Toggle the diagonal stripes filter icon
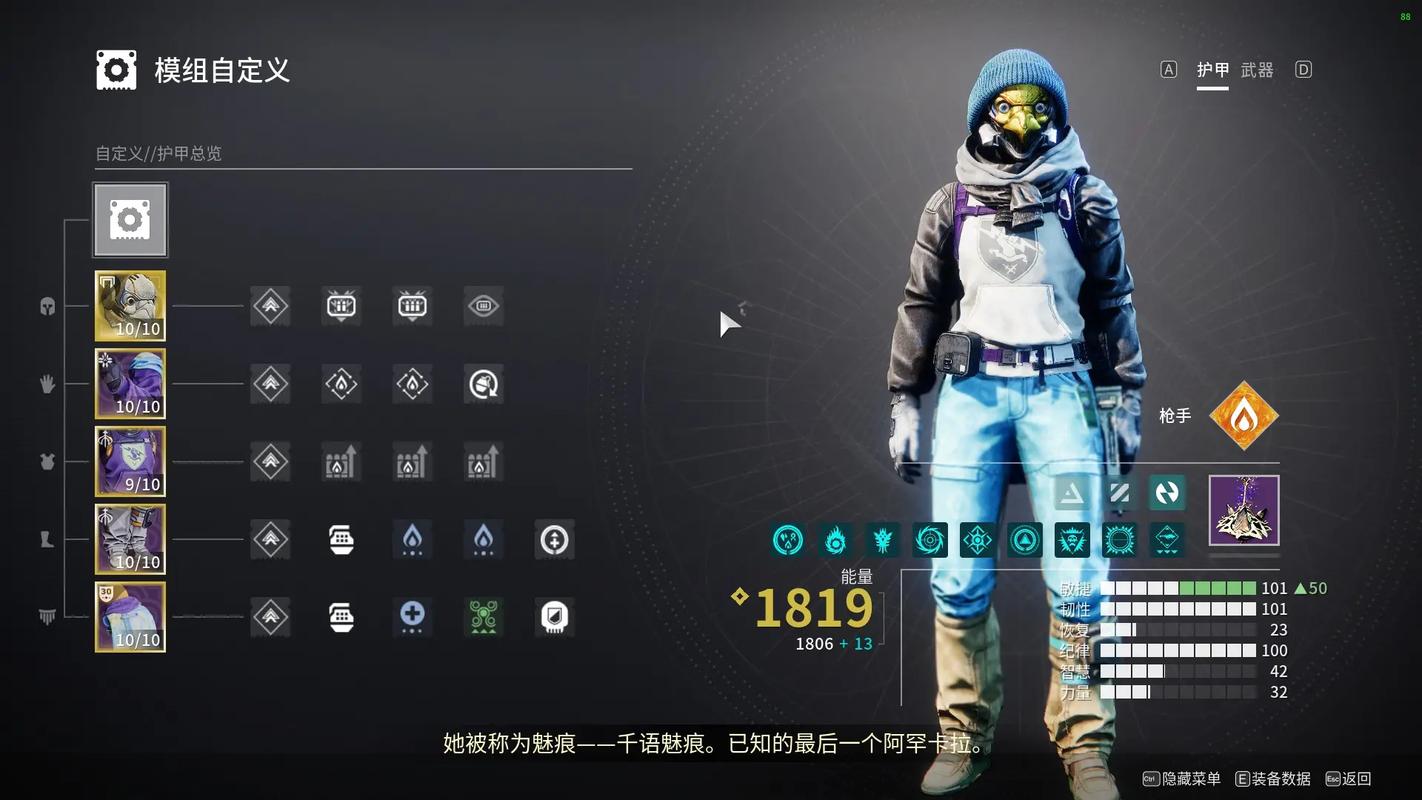 1119,492
